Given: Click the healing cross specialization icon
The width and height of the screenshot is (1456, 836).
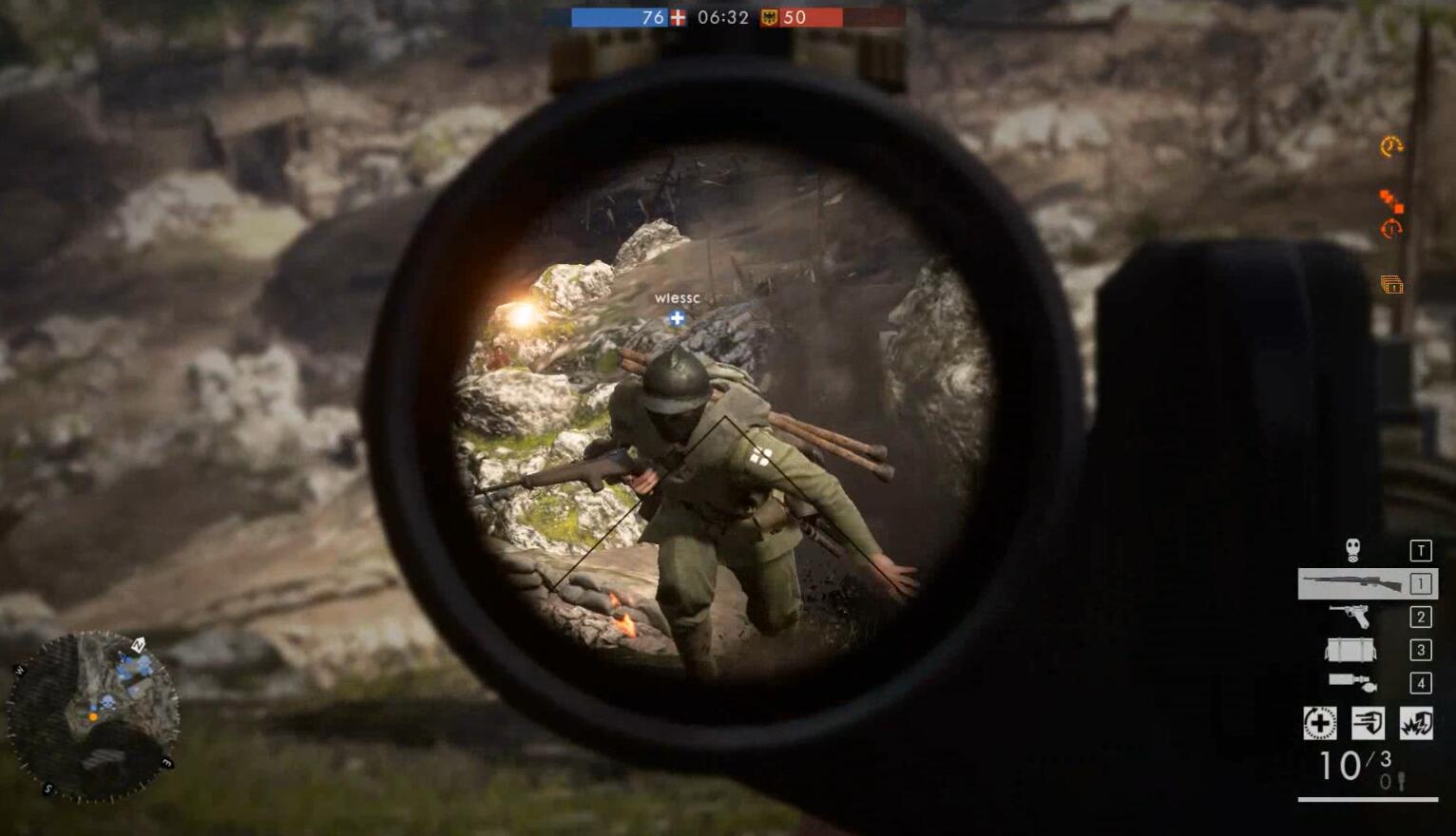Looking at the screenshot, I should pyautogui.click(x=1319, y=723).
